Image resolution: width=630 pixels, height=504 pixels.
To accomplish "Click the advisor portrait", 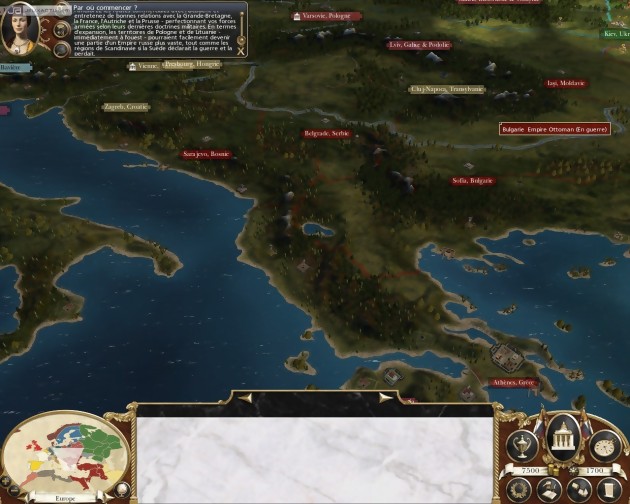I will click(x=20, y=32).
